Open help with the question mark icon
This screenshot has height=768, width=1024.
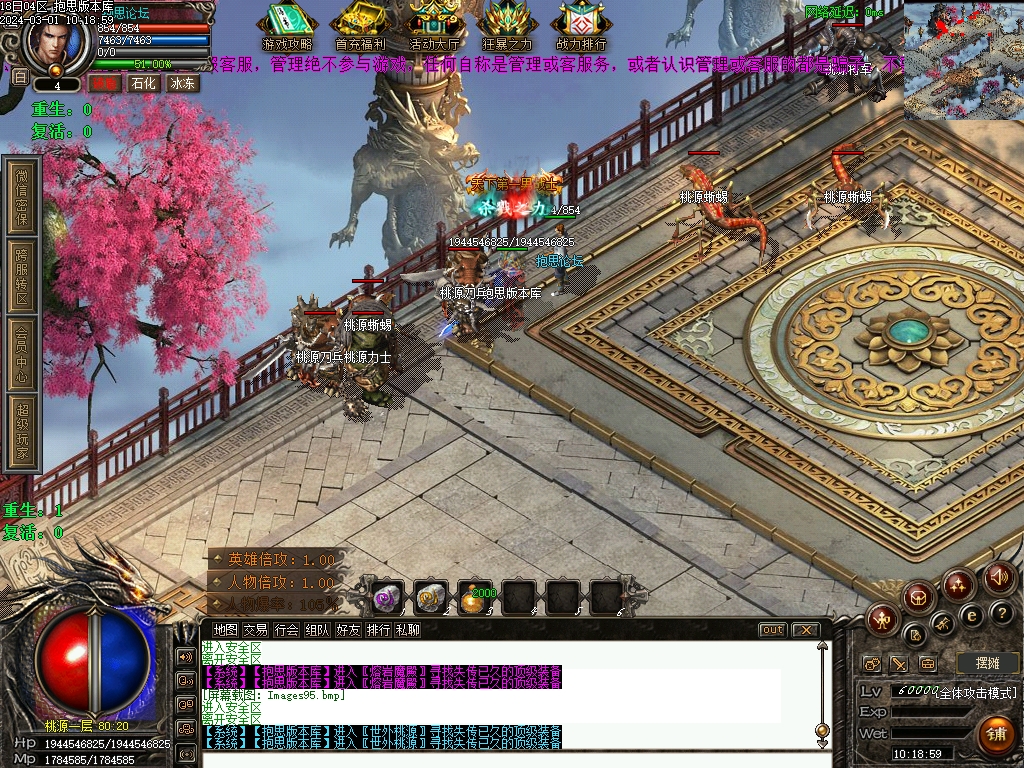coord(1001,612)
